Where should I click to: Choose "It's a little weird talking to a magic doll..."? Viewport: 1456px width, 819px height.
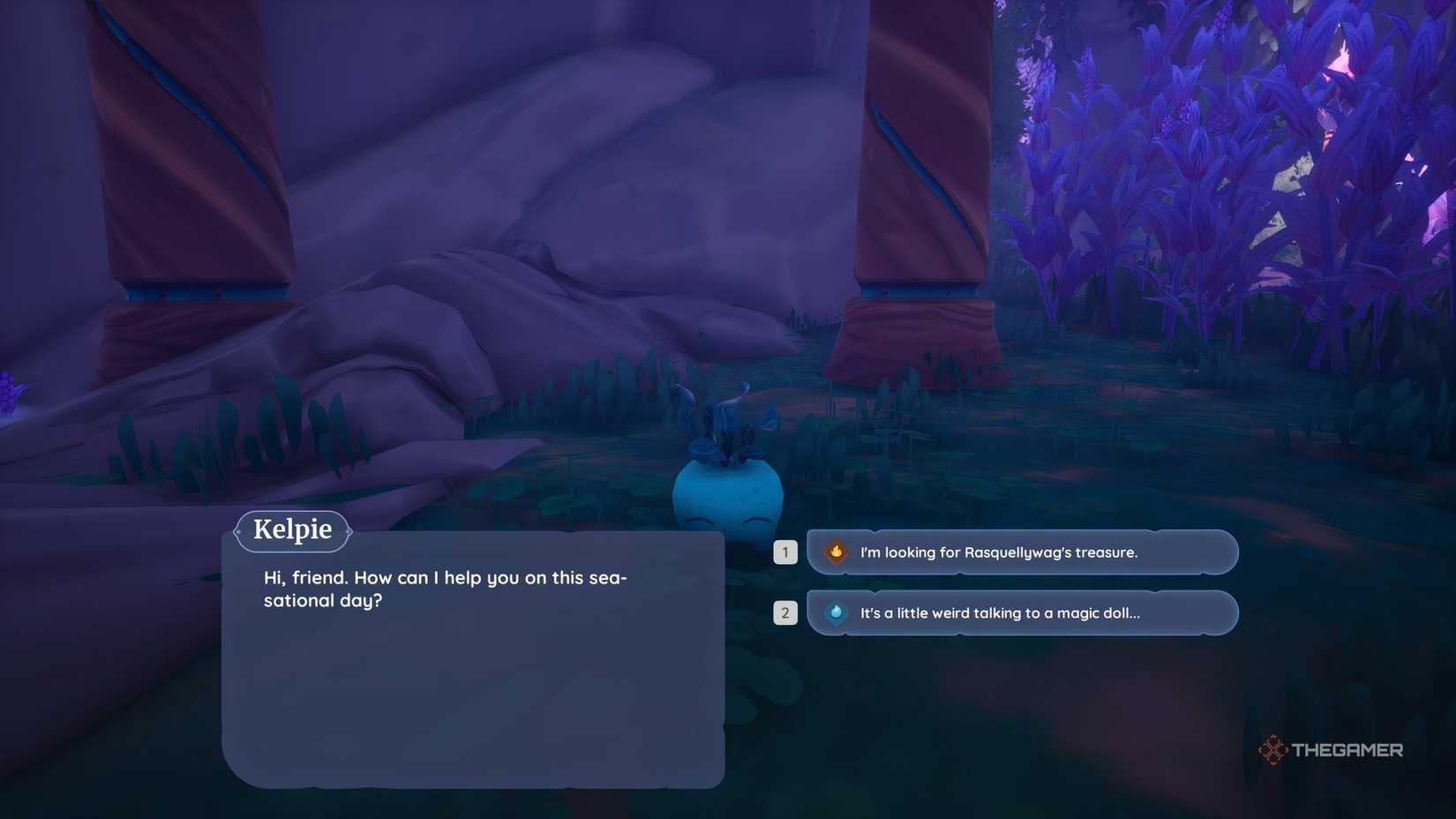click(999, 612)
